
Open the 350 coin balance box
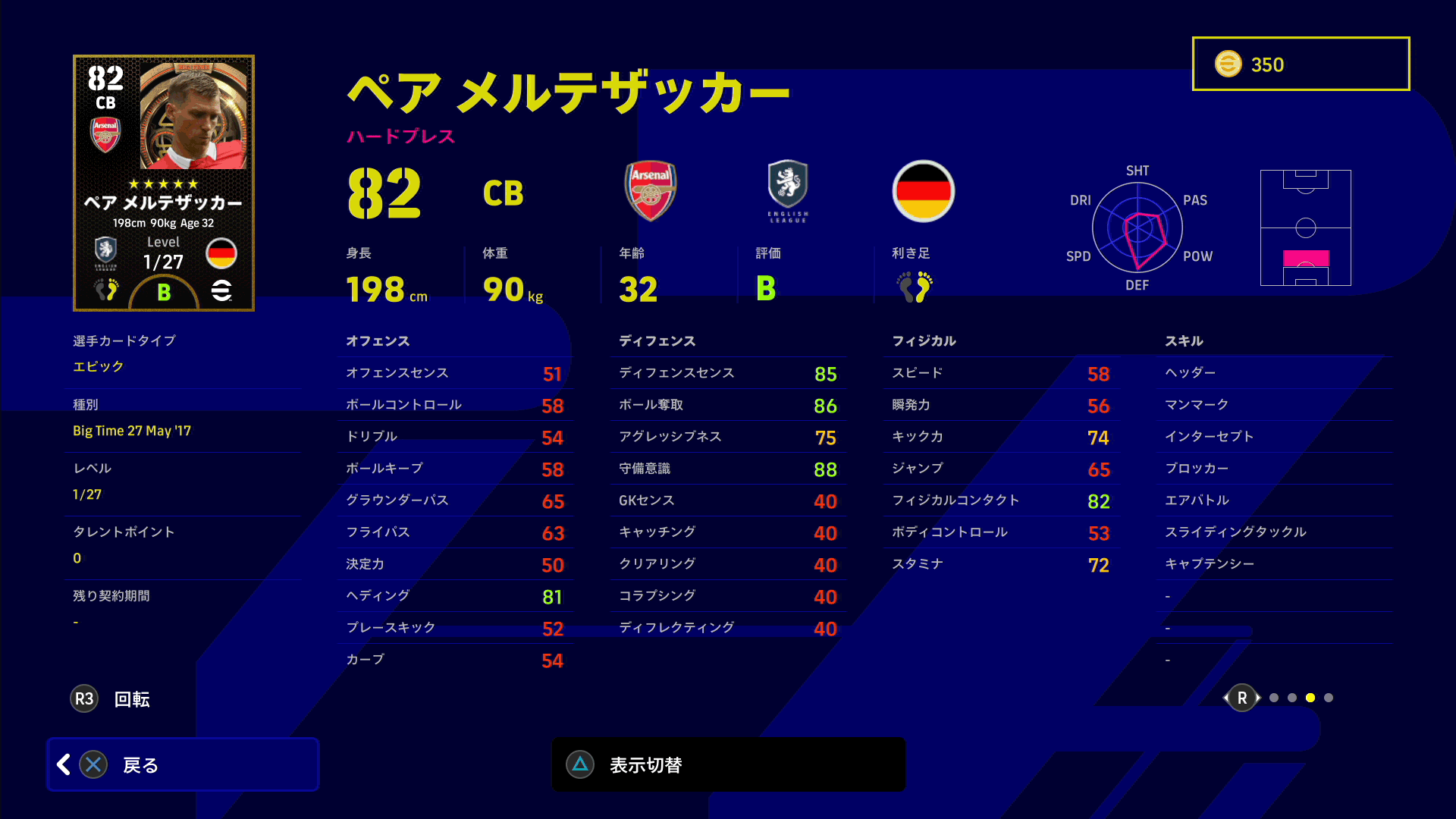(1301, 64)
